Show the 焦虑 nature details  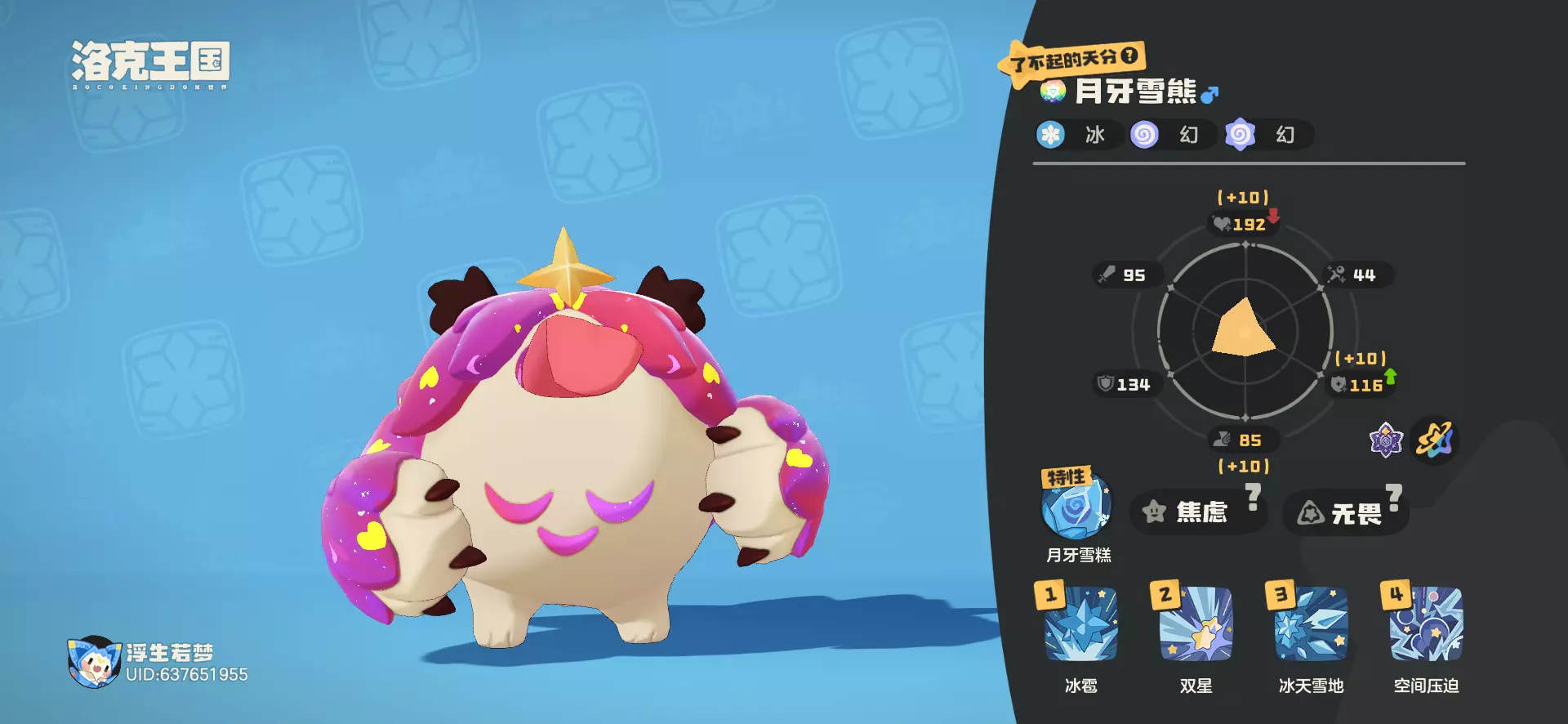pyautogui.click(x=1197, y=512)
